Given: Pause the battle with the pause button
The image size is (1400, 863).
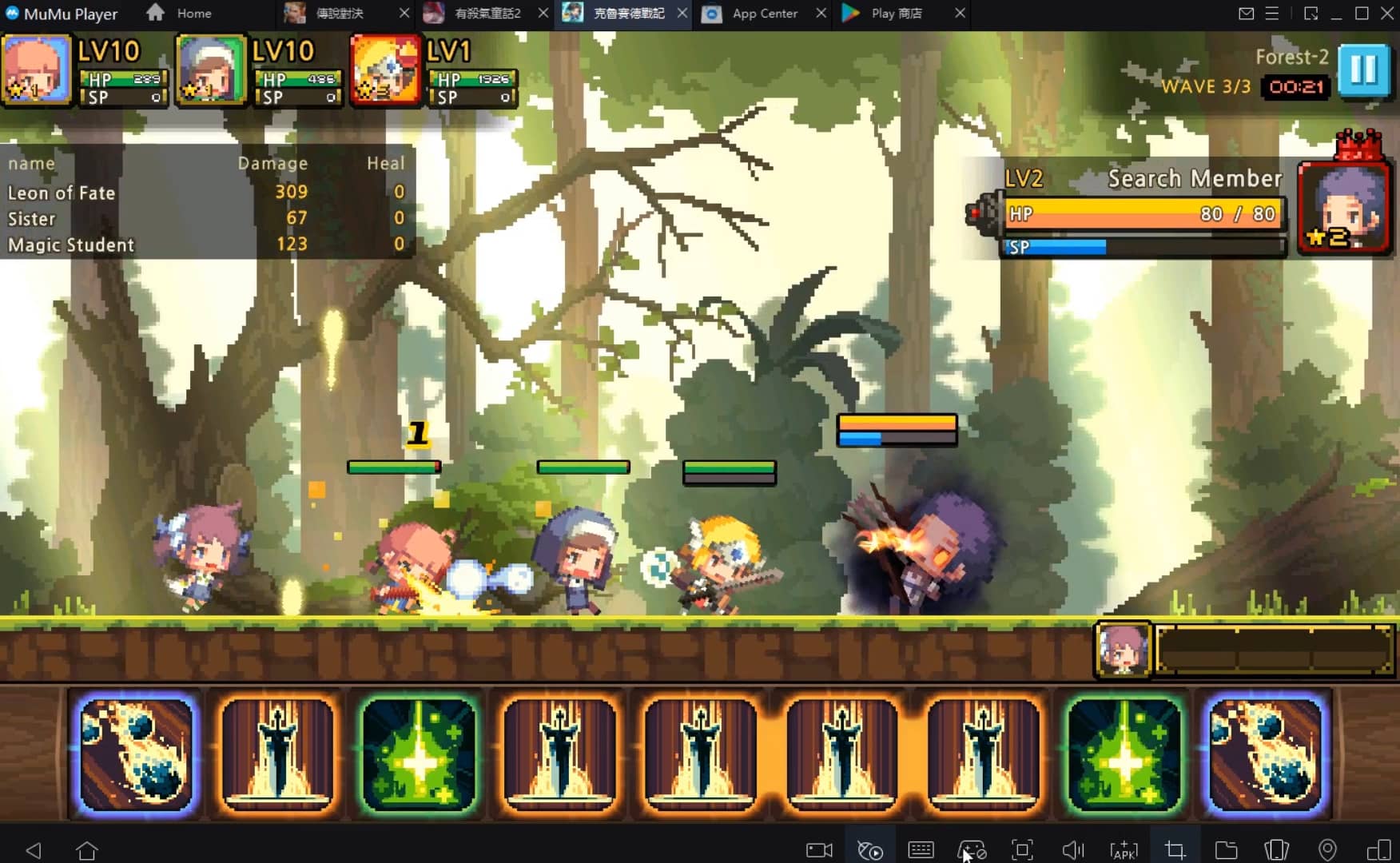Looking at the screenshot, I should pyautogui.click(x=1364, y=71).
